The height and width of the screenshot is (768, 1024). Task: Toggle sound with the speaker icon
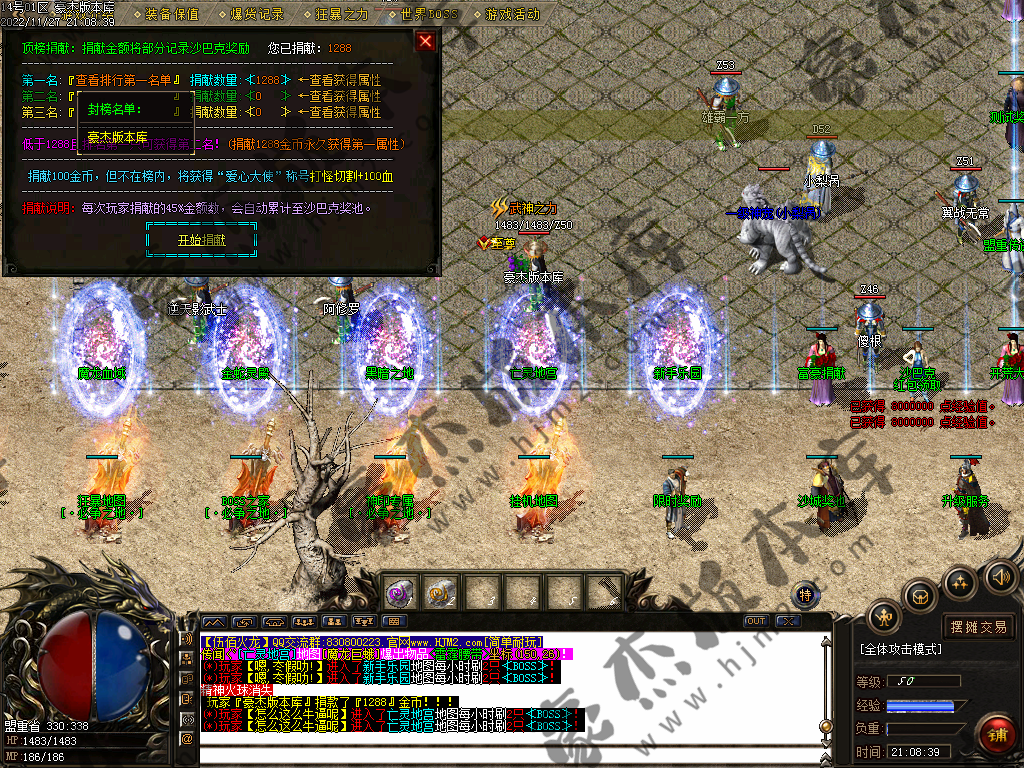[1000, 576]
